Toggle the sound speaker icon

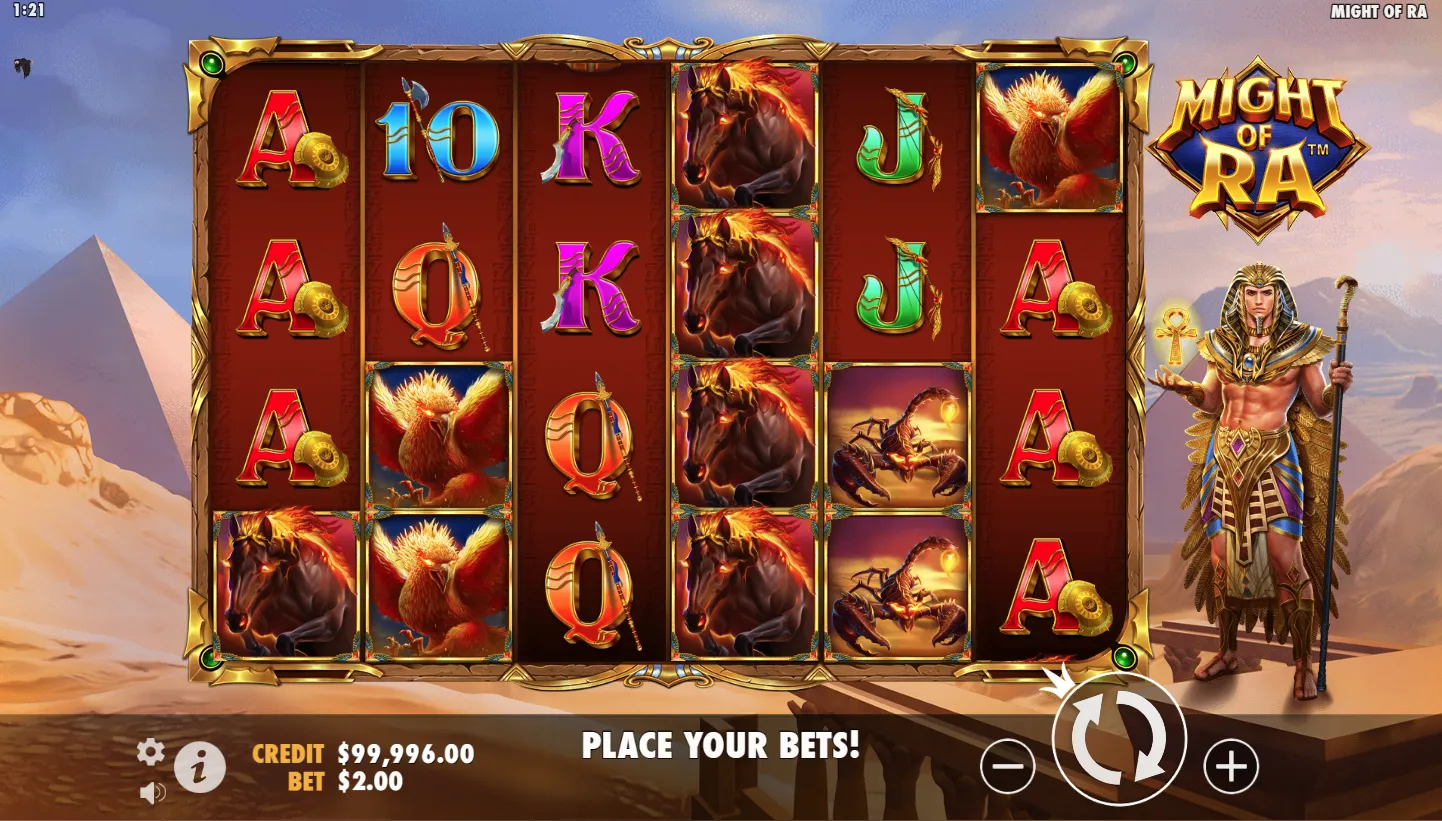[152, 793]
